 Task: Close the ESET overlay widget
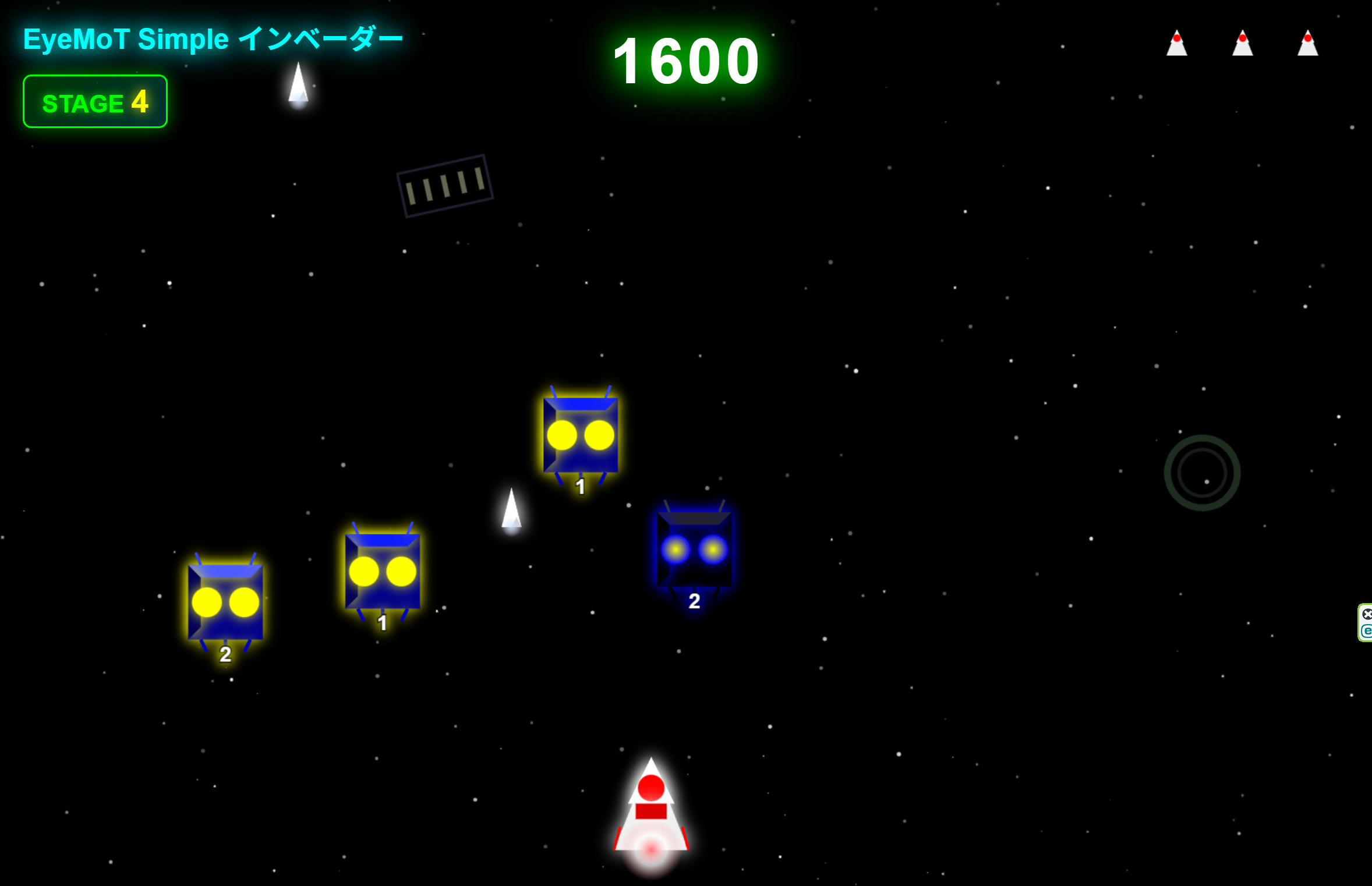(1367, 614)
